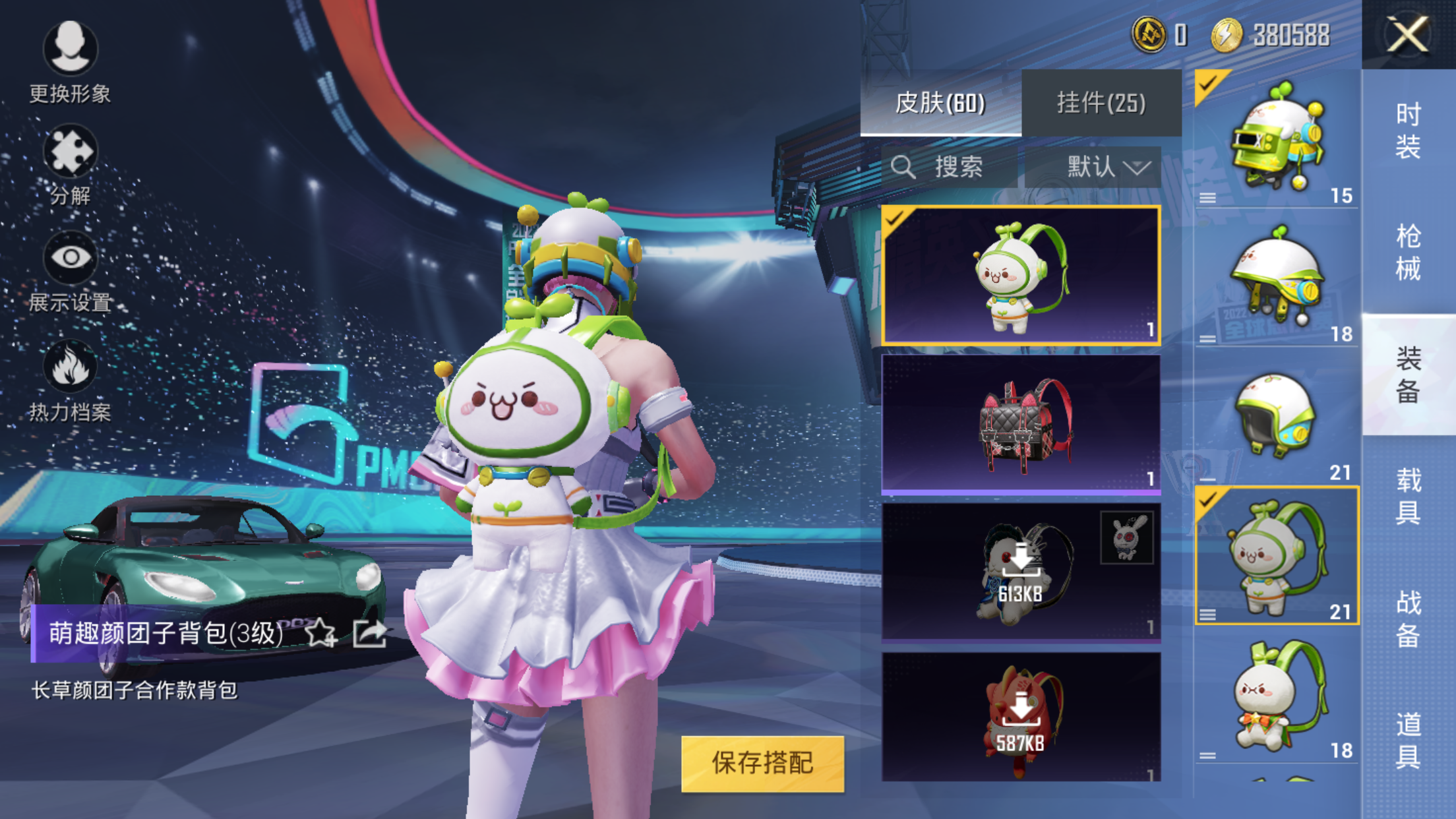Favorite the backpack with the star icon

click(320, 634)
